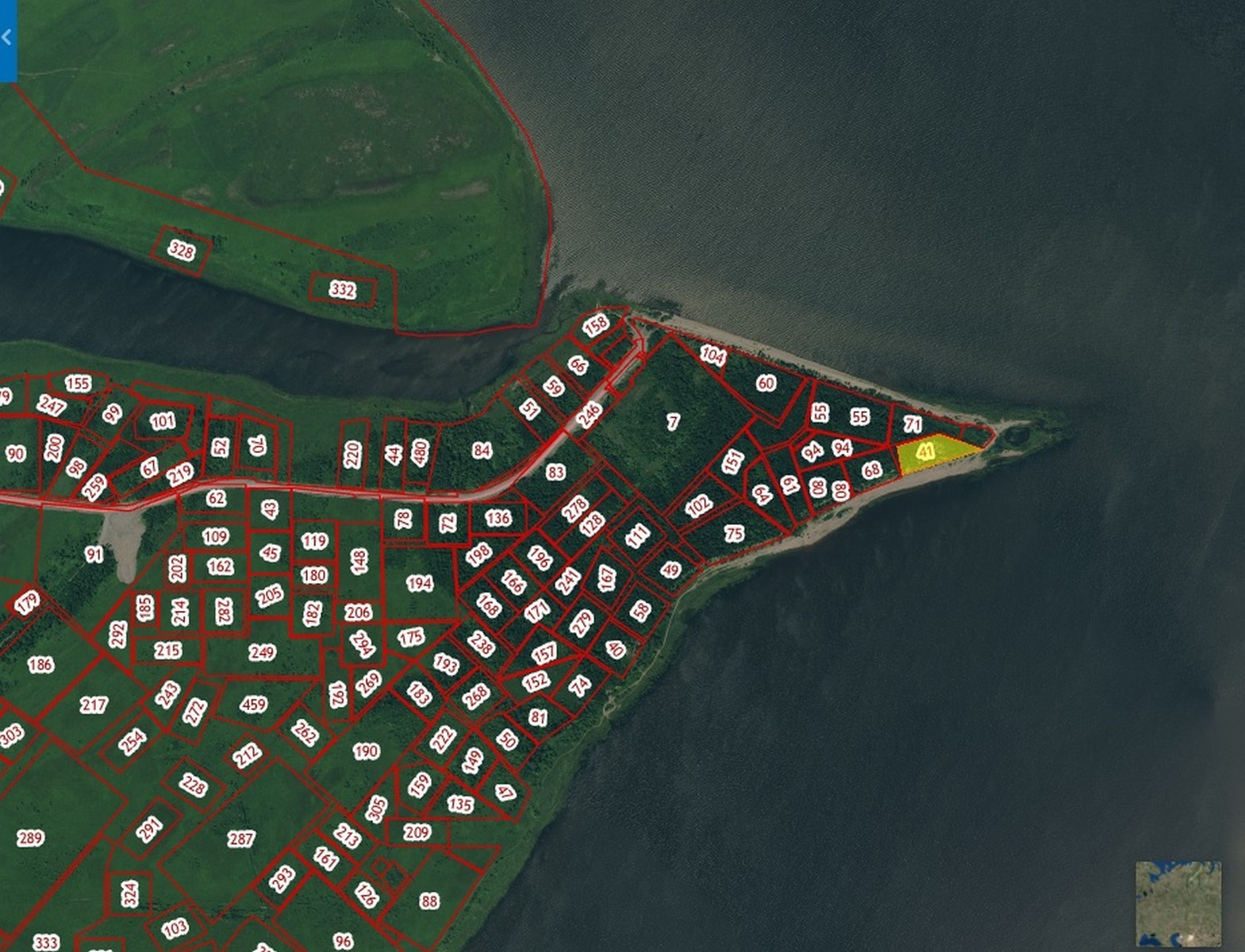Select parcel label 328
The width and height of the screenshot is (1245, 952).
[182, 251]
